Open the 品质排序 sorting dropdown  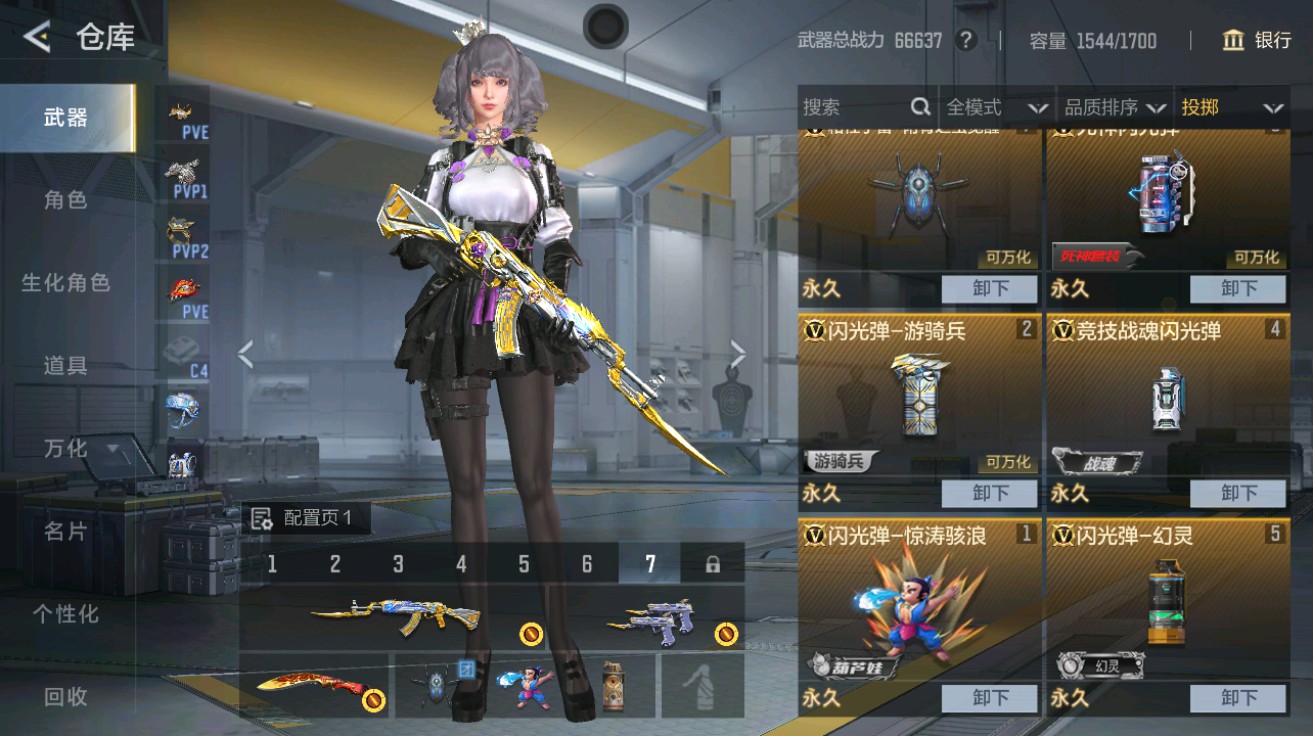(x=1114, y=107)
